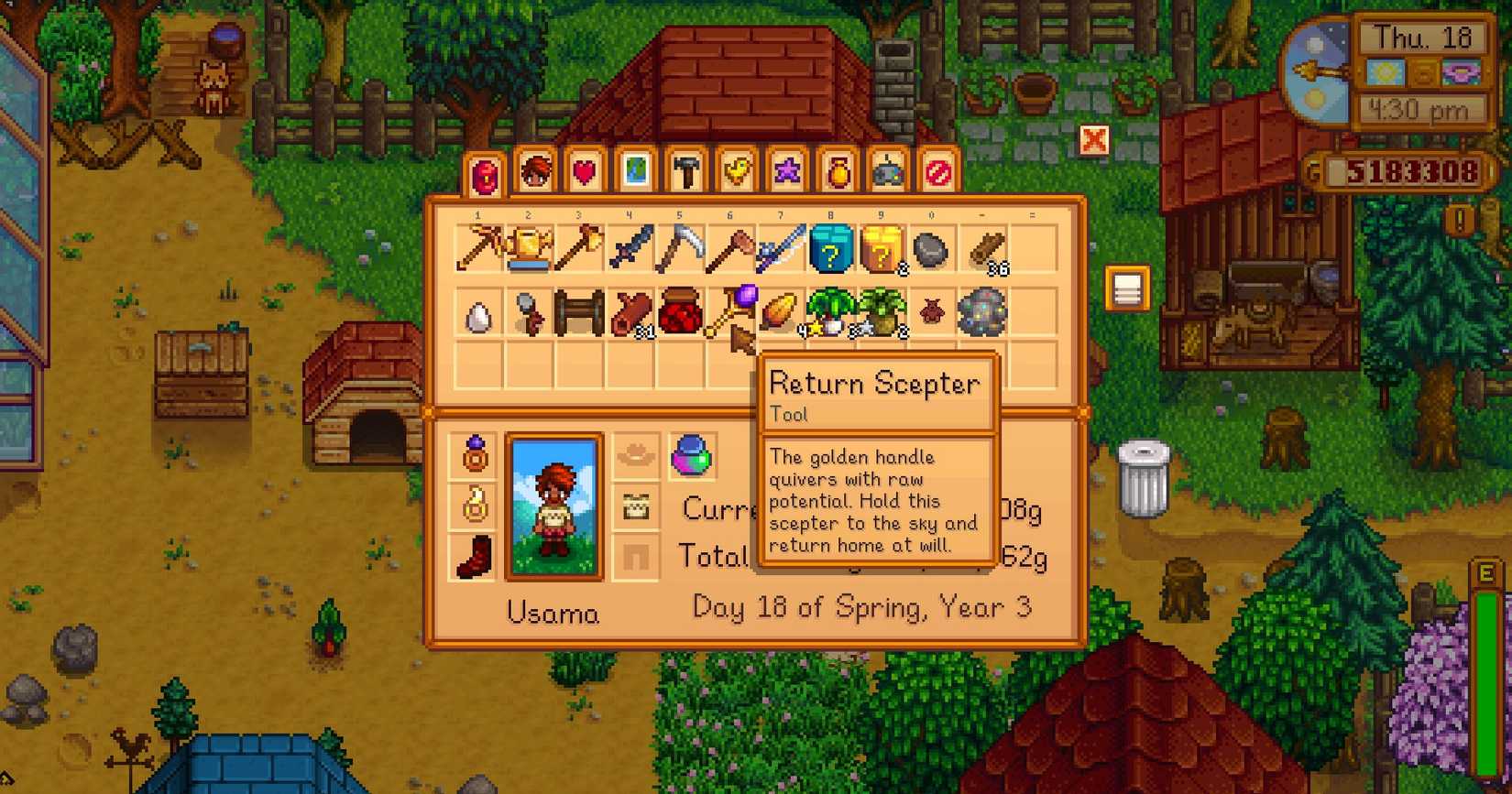This screenshot has width=1512, height=794.
Task: Open the Map tab
Action: pyautogui.click(x=637, y=172)
